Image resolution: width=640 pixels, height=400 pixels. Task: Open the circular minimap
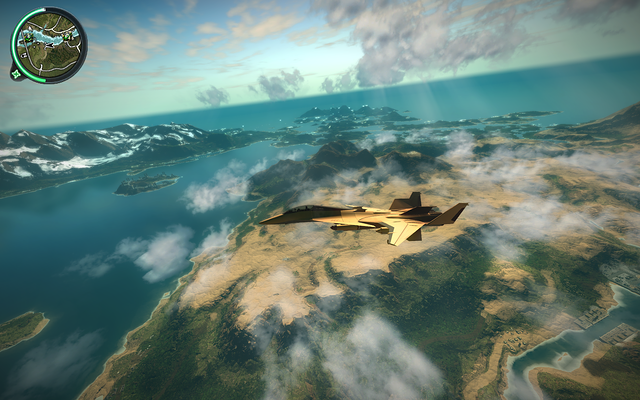[x=49, y=44]
